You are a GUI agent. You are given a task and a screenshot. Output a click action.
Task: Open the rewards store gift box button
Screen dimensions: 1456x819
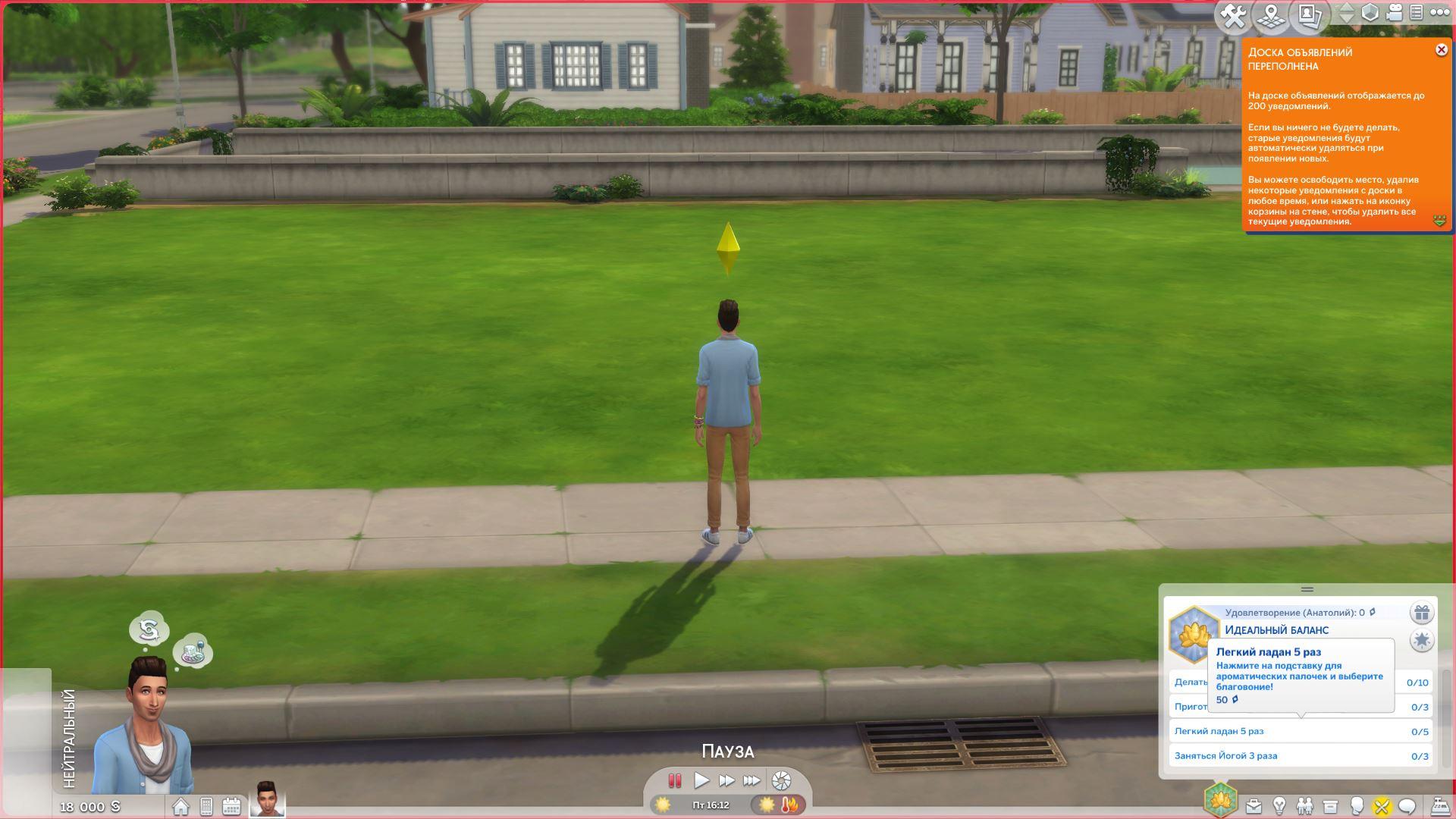pyautogui.click(x=1421, y=613)
